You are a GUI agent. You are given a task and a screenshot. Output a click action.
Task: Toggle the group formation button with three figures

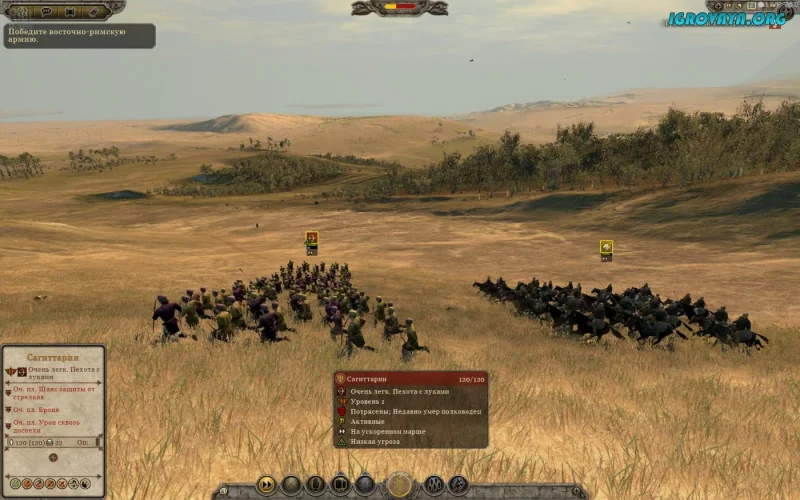[434, 485]
